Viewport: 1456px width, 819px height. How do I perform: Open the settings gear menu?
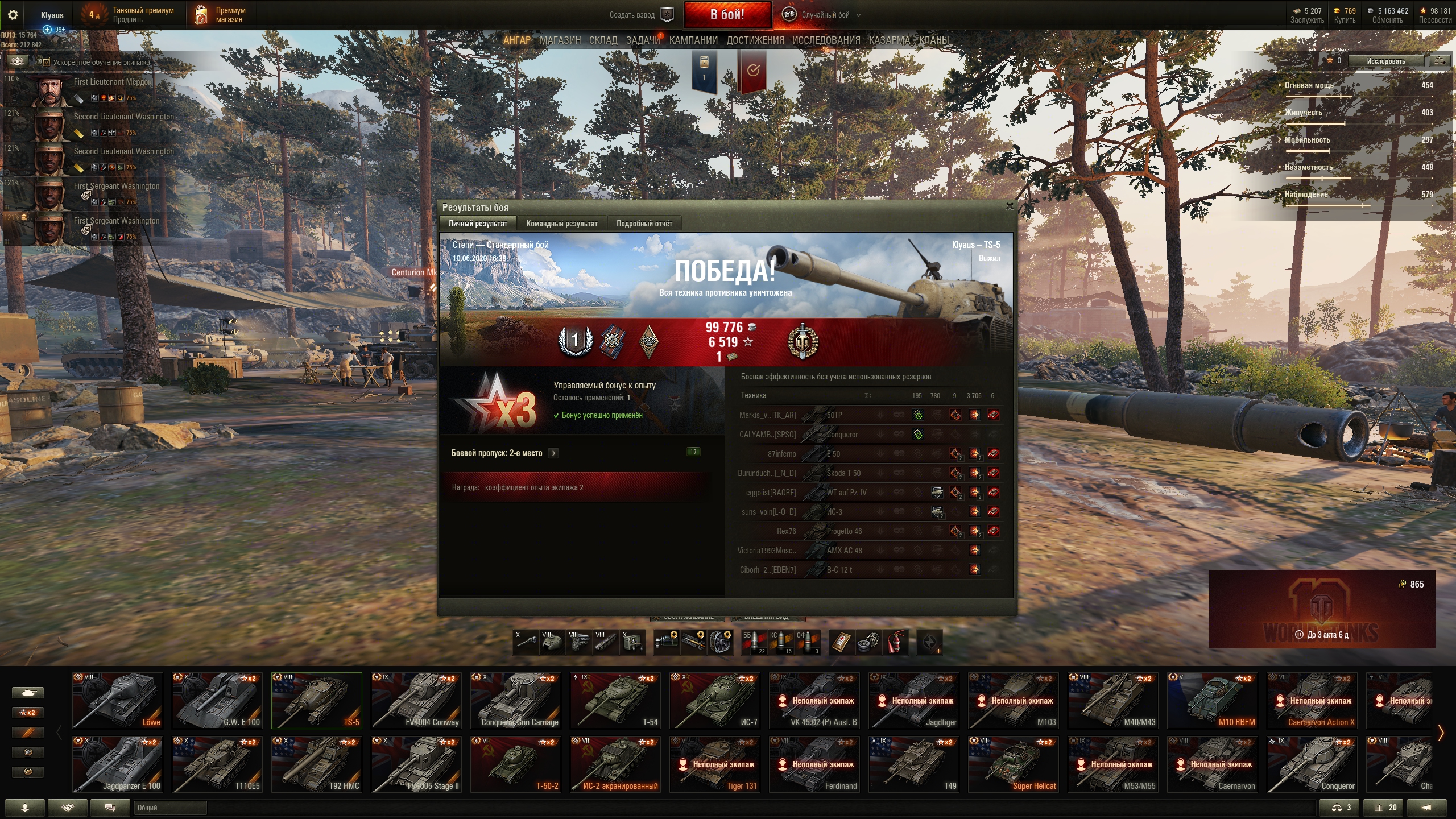[x=13, y=15]
